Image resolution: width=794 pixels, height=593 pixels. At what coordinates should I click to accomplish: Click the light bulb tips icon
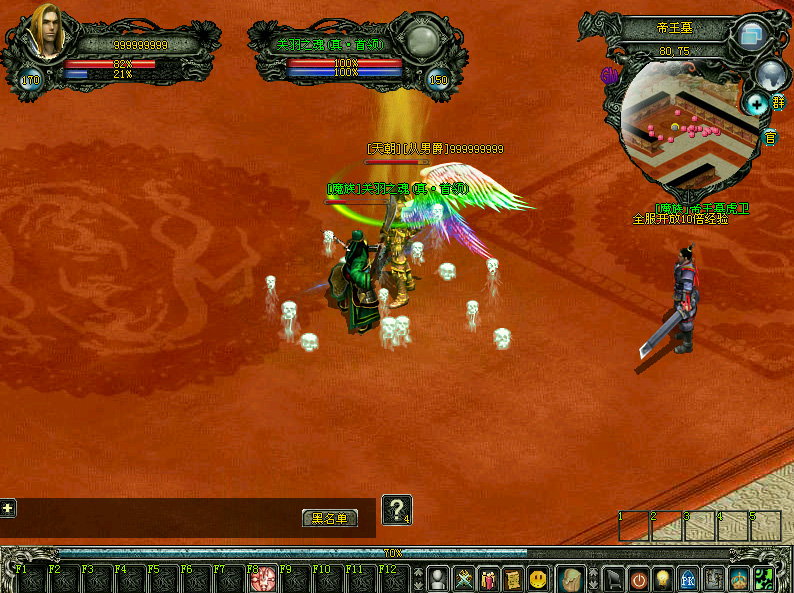pos(665,578)
